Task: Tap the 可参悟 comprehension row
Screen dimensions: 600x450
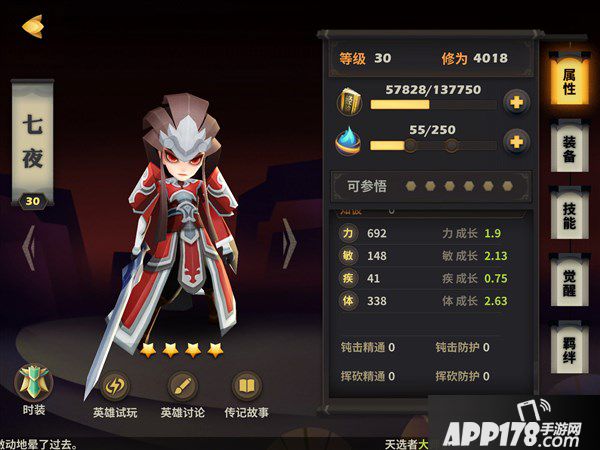Action: tap(424, 186)
